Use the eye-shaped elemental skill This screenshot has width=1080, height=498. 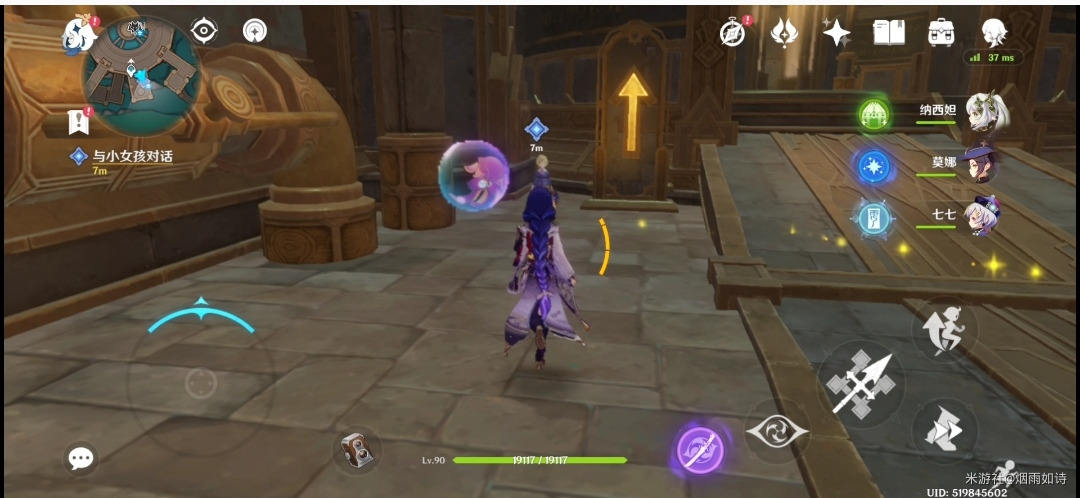777,430
